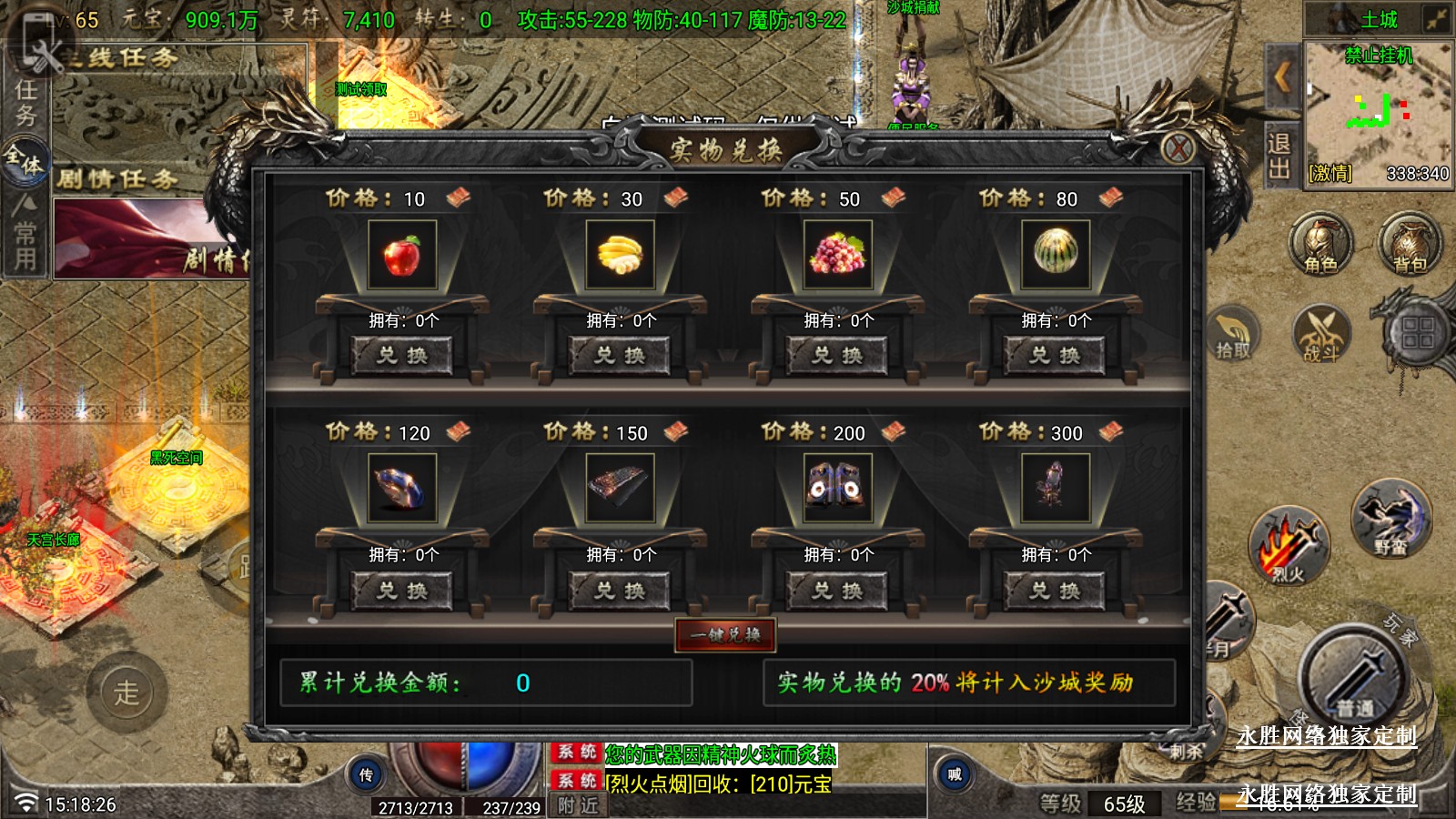Open the 背包 backpack

coord(1410,245)
